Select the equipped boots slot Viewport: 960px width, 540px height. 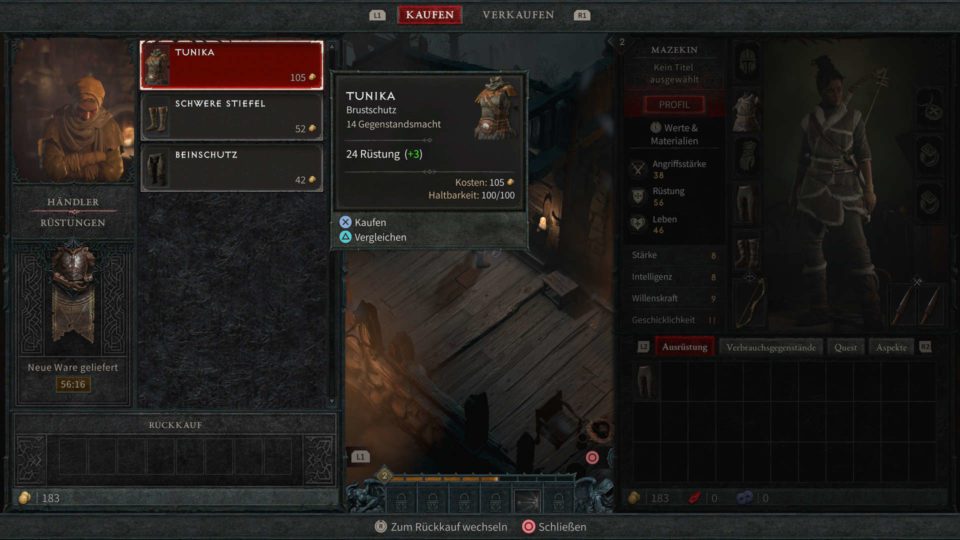click(747, 251)
